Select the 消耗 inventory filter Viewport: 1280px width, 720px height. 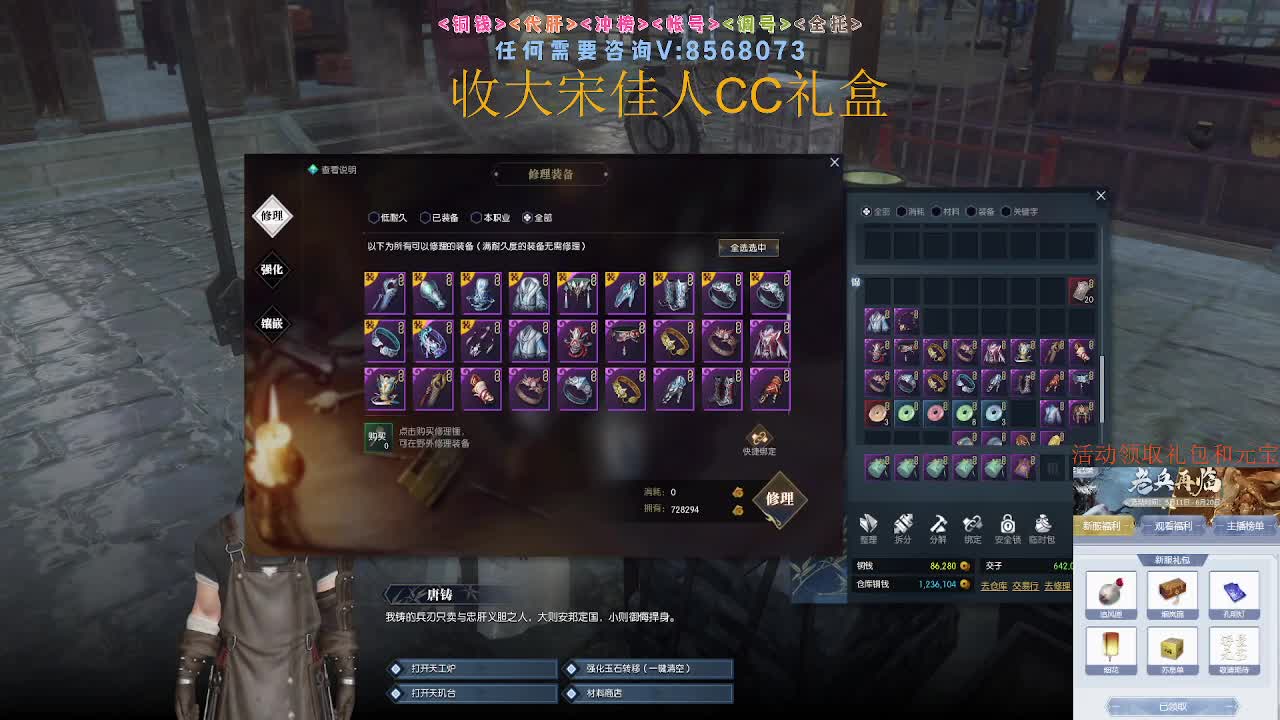pyautogui.click(x=905, y=211)
